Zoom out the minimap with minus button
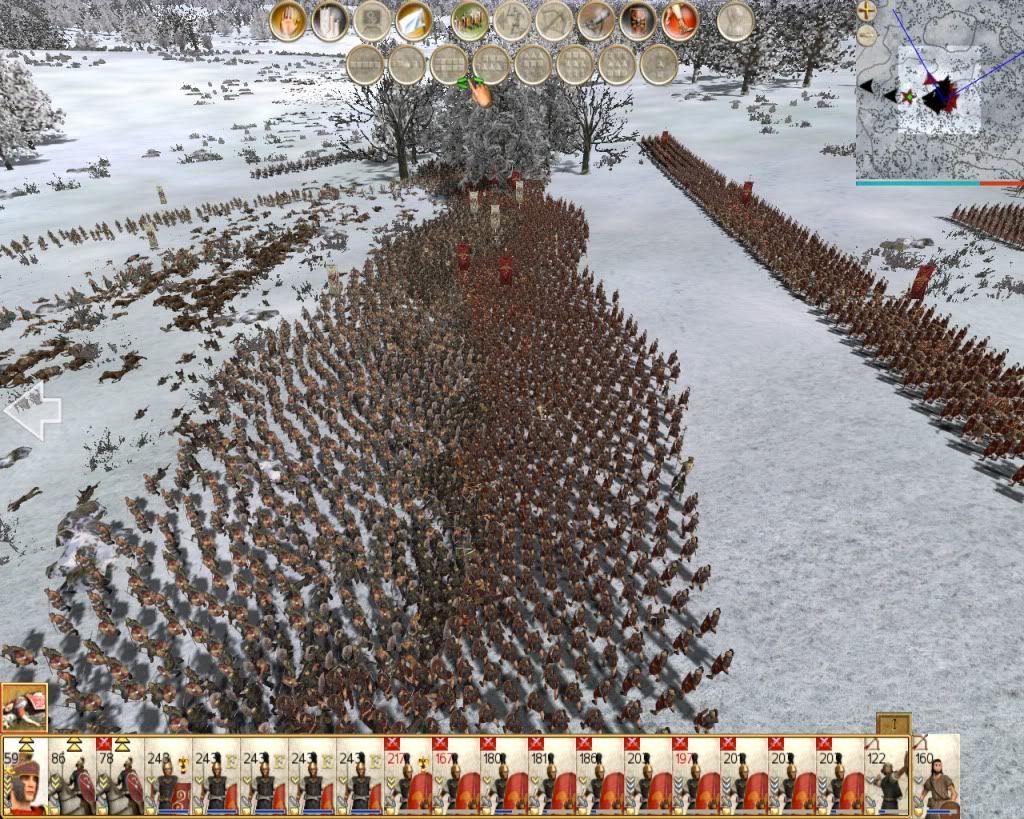The image size is (1024, 819). 867,35
